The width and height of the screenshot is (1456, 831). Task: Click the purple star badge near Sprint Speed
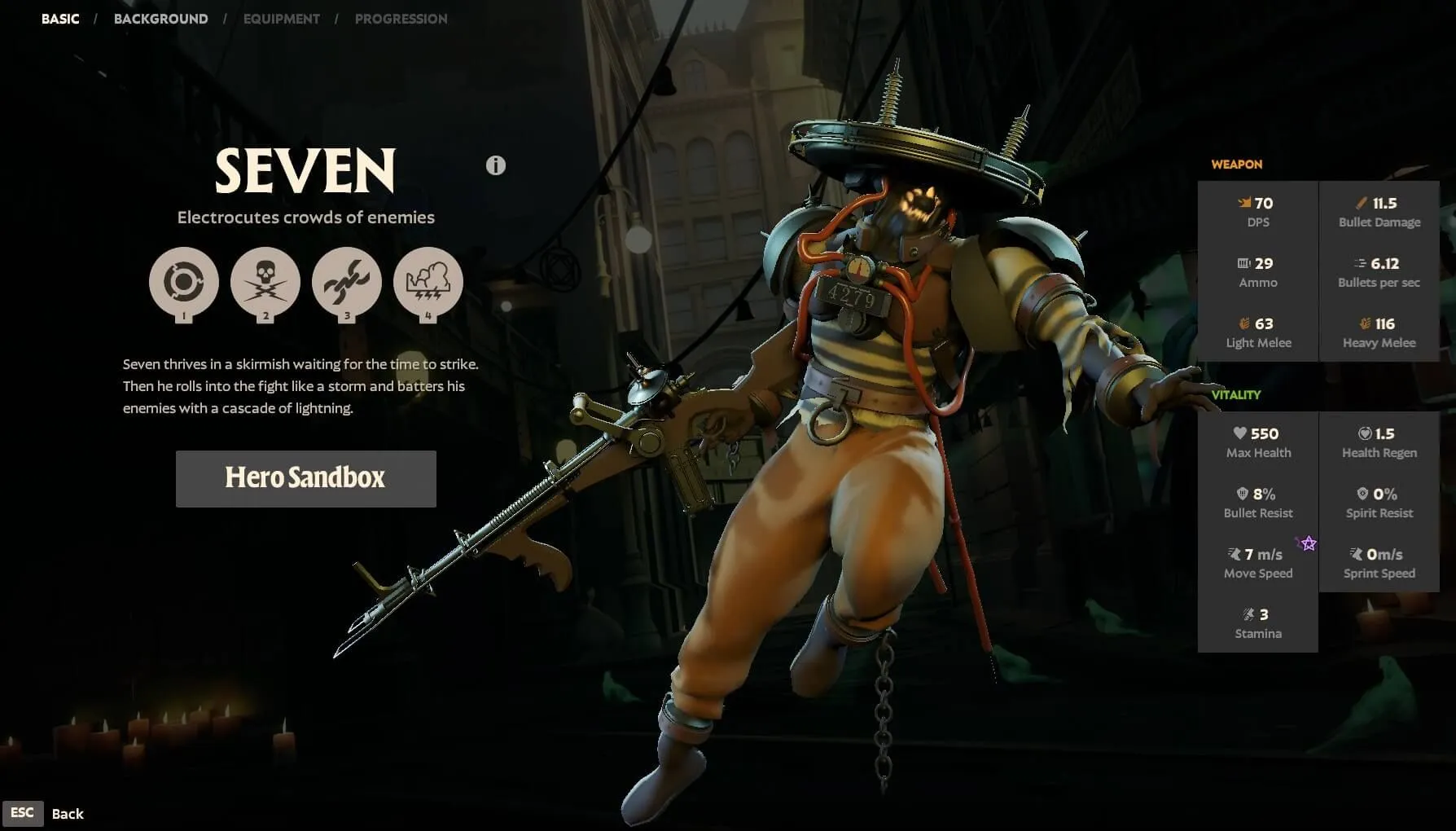[1307, 543]
